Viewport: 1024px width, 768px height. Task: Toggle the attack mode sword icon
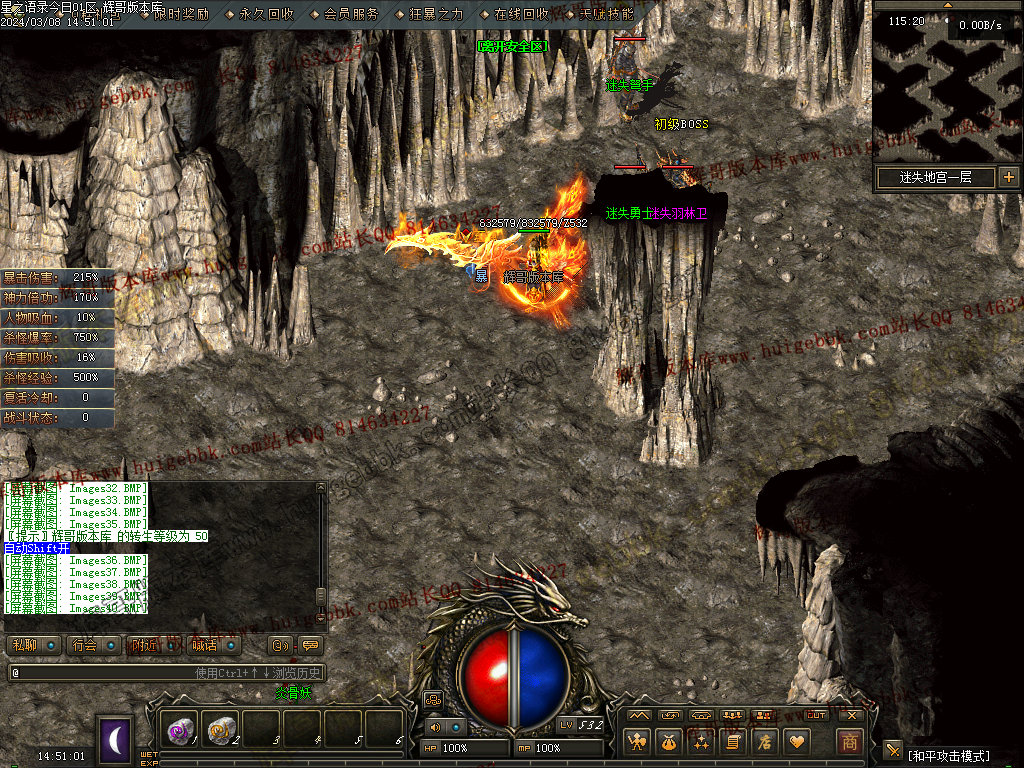point(893,750)
